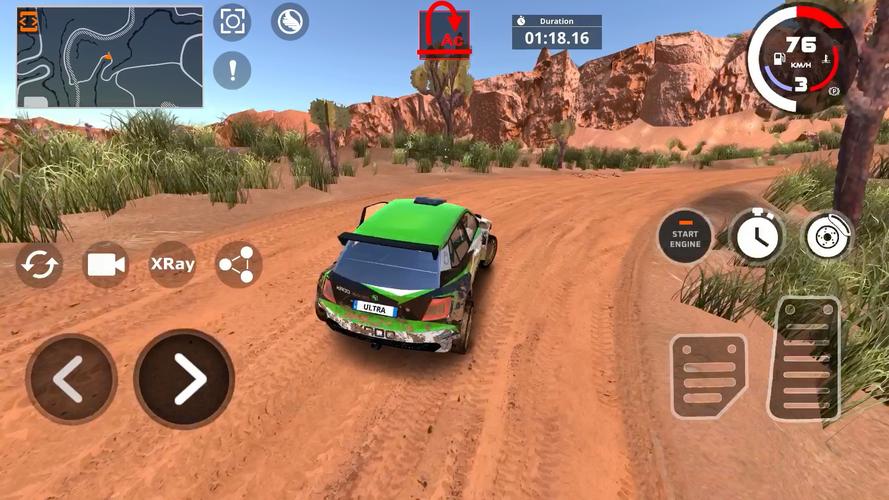Steer left with the left arrow button
Image resolution: width=889 pixels, height=500 pixels.
70,379
